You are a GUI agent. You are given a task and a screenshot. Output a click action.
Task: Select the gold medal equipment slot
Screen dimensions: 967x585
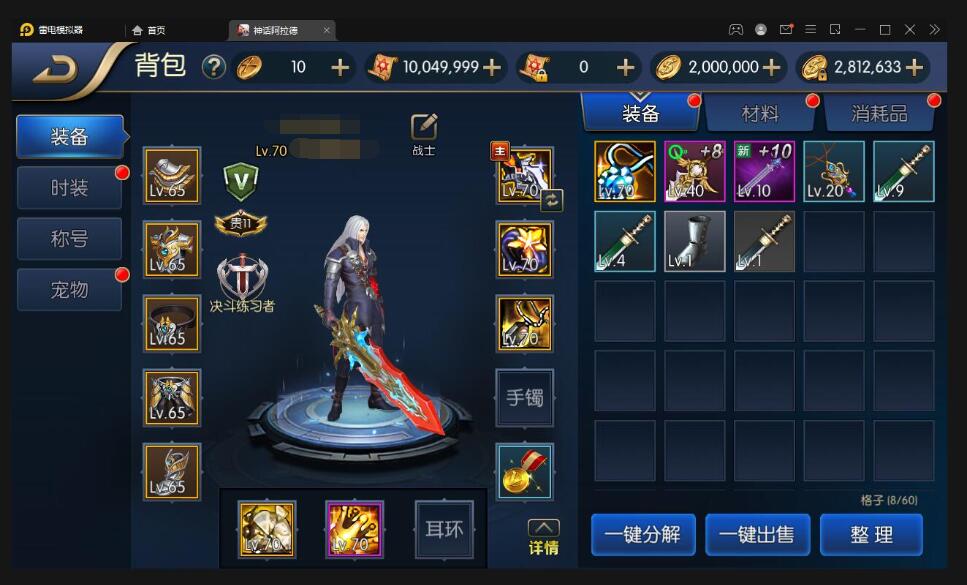[524, 472]
